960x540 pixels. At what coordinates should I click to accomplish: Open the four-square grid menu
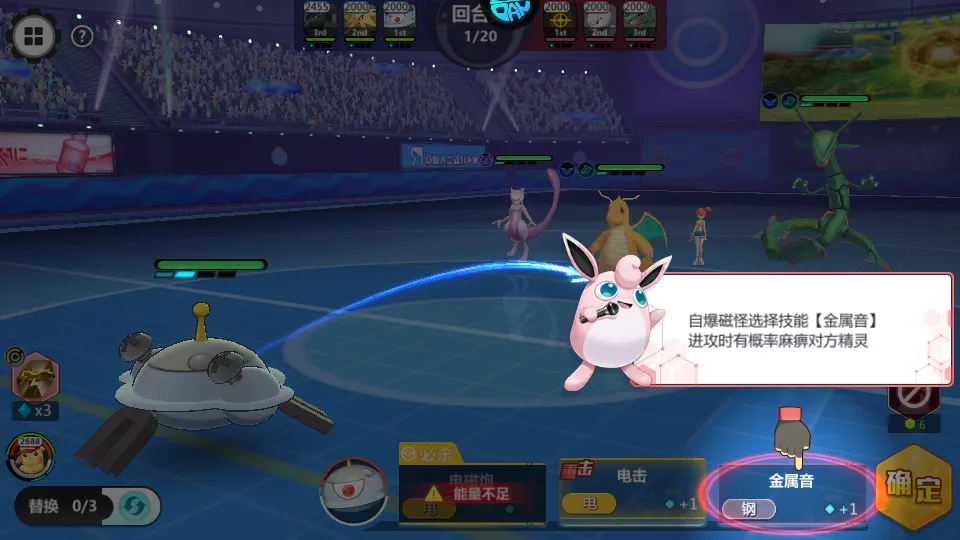coord(34,37)
